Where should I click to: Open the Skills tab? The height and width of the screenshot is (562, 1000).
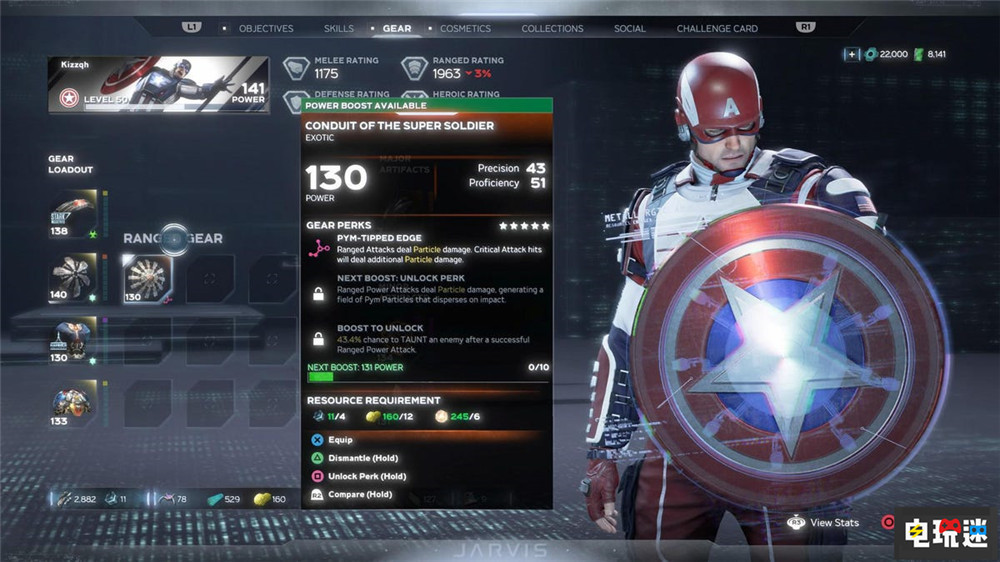click(339, 28)
